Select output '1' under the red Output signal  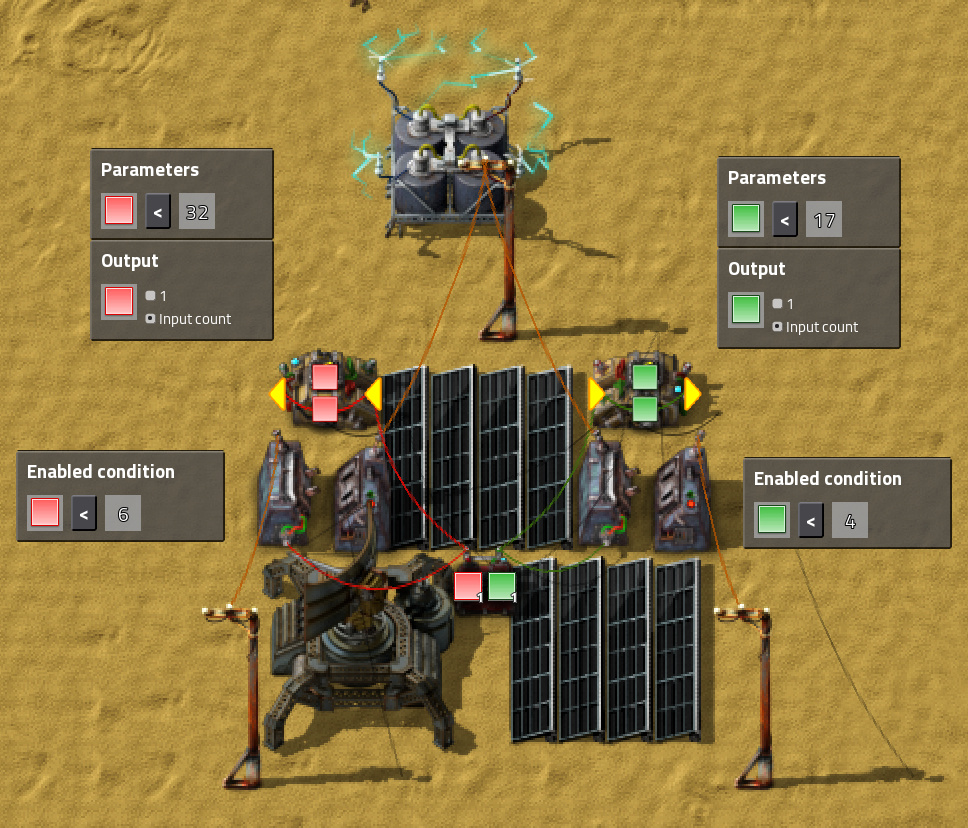click(x=150, y=296)
